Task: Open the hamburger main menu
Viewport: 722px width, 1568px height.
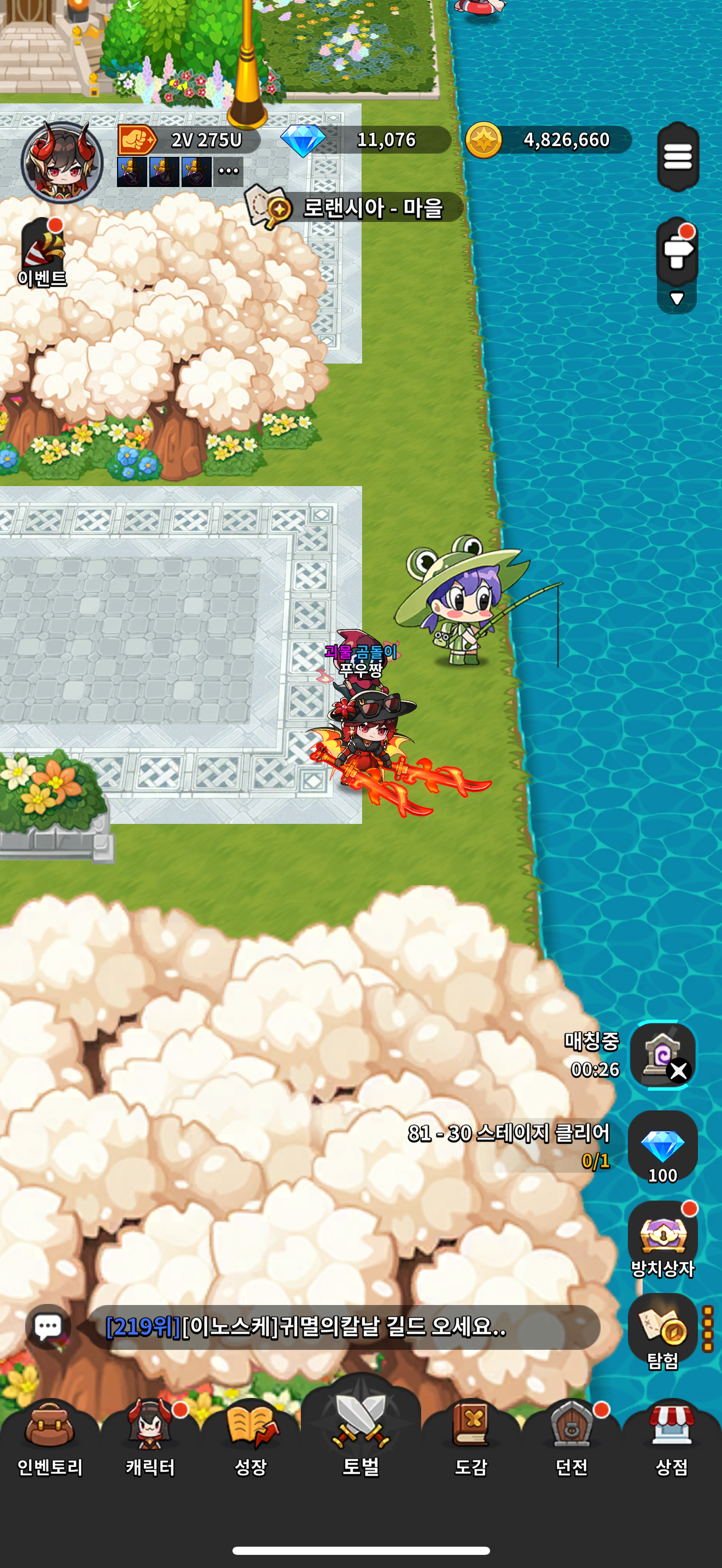Action: point(678,156)
